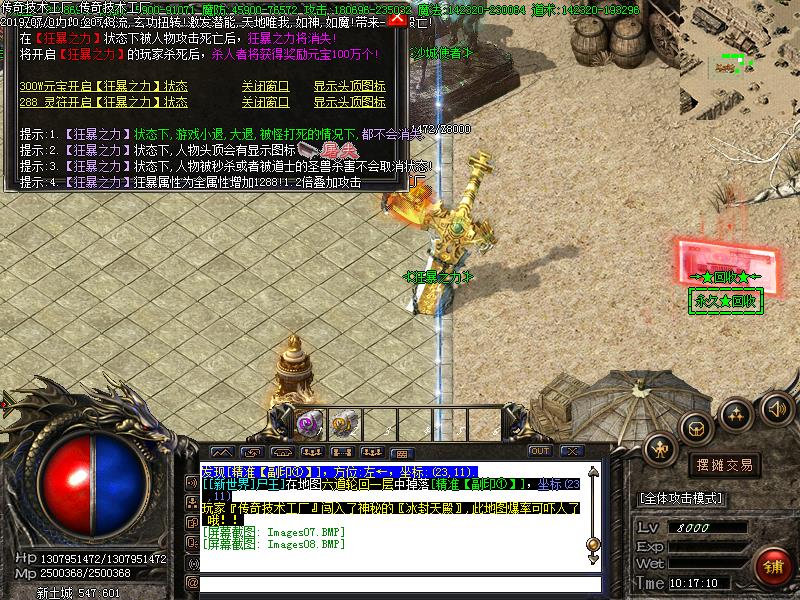This screenshot has height=600, width=800.
Task: Toggle sound with the speaker icon
Action: [x=777, y=408]
